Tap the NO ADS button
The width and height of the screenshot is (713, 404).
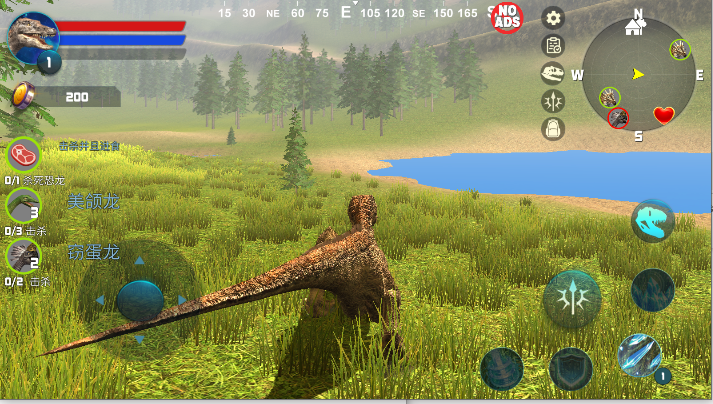pyautogui.click(x=508, y=16)
